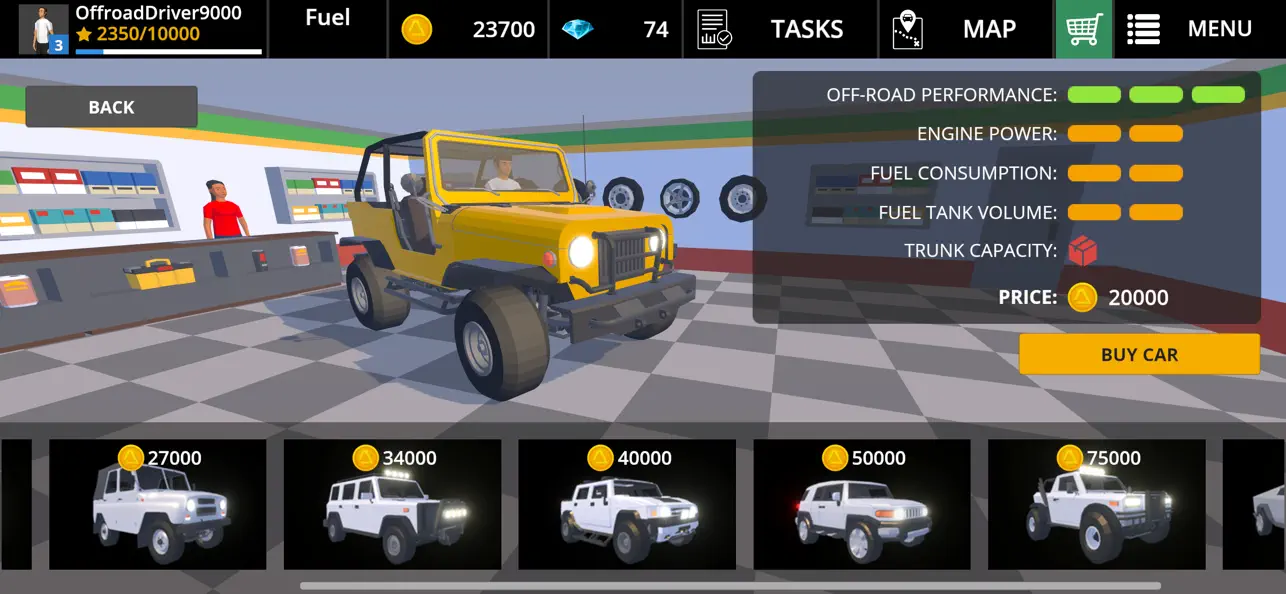The image size is (1286, 594).
Task: Tap the gold coin balance
Action: [470, 29]
